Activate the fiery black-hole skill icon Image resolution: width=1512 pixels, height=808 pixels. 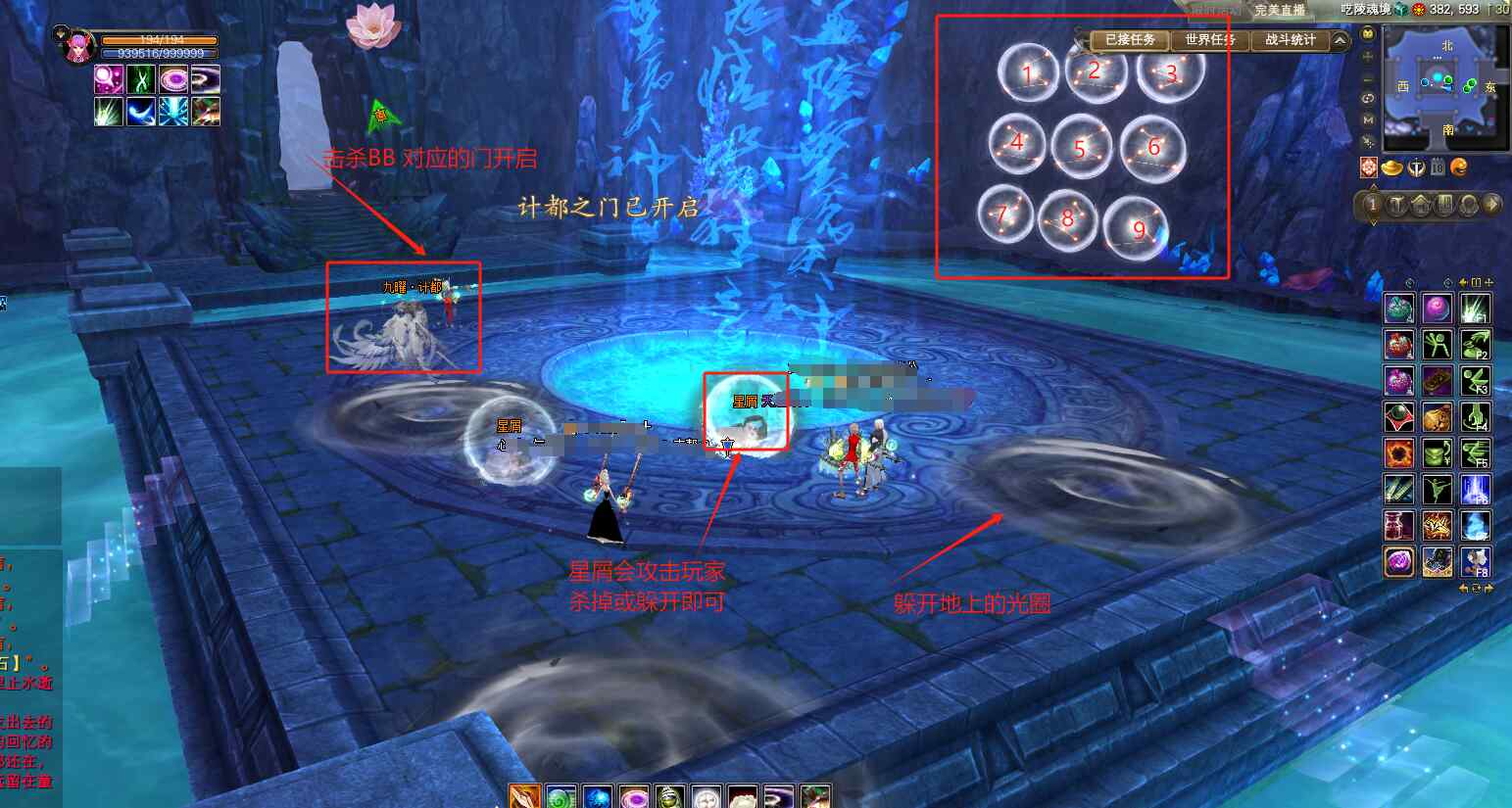(x=1399, y=453)
